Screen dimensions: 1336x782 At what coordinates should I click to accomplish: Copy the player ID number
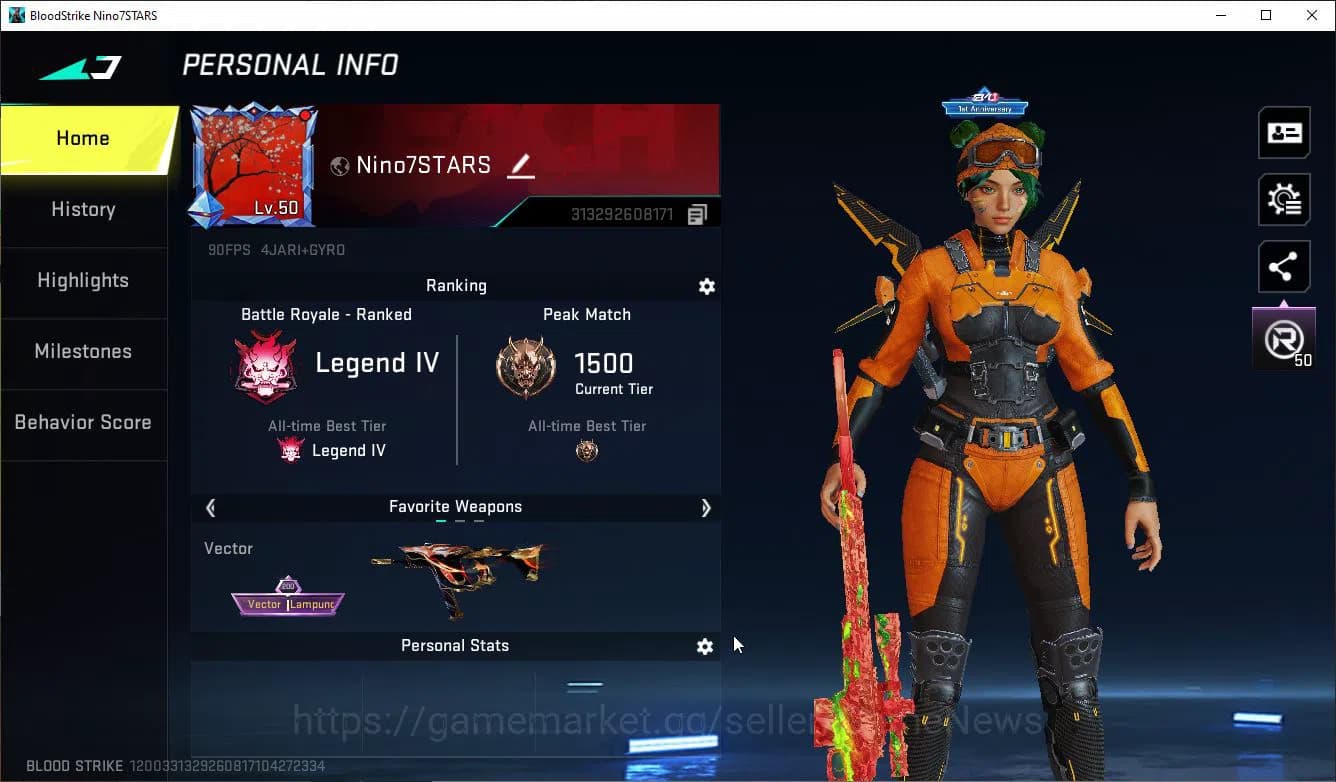click(x=697, y=214)
